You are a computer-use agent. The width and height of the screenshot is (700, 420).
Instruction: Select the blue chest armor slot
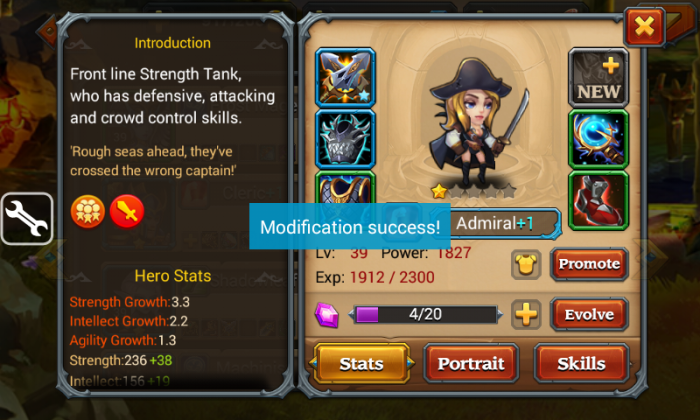tap(345, 190)
